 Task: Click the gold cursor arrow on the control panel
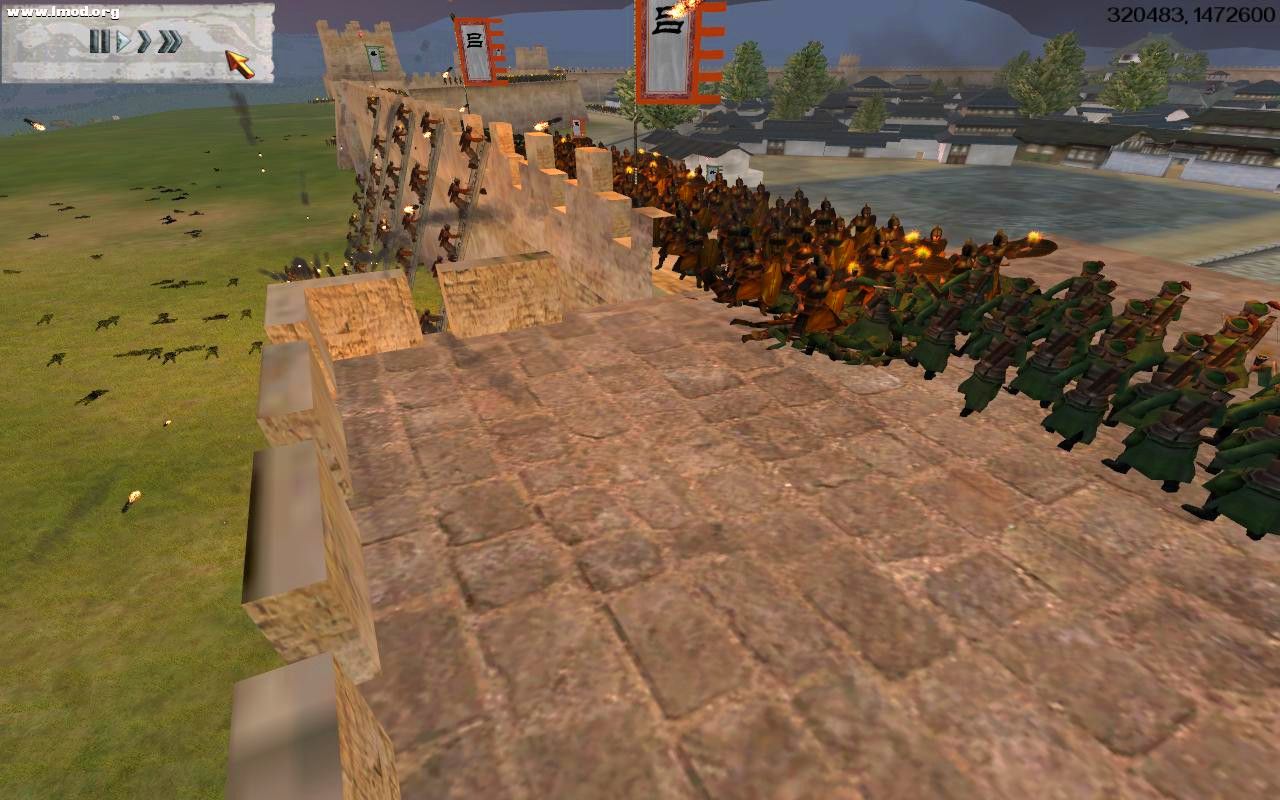point(240,62)
